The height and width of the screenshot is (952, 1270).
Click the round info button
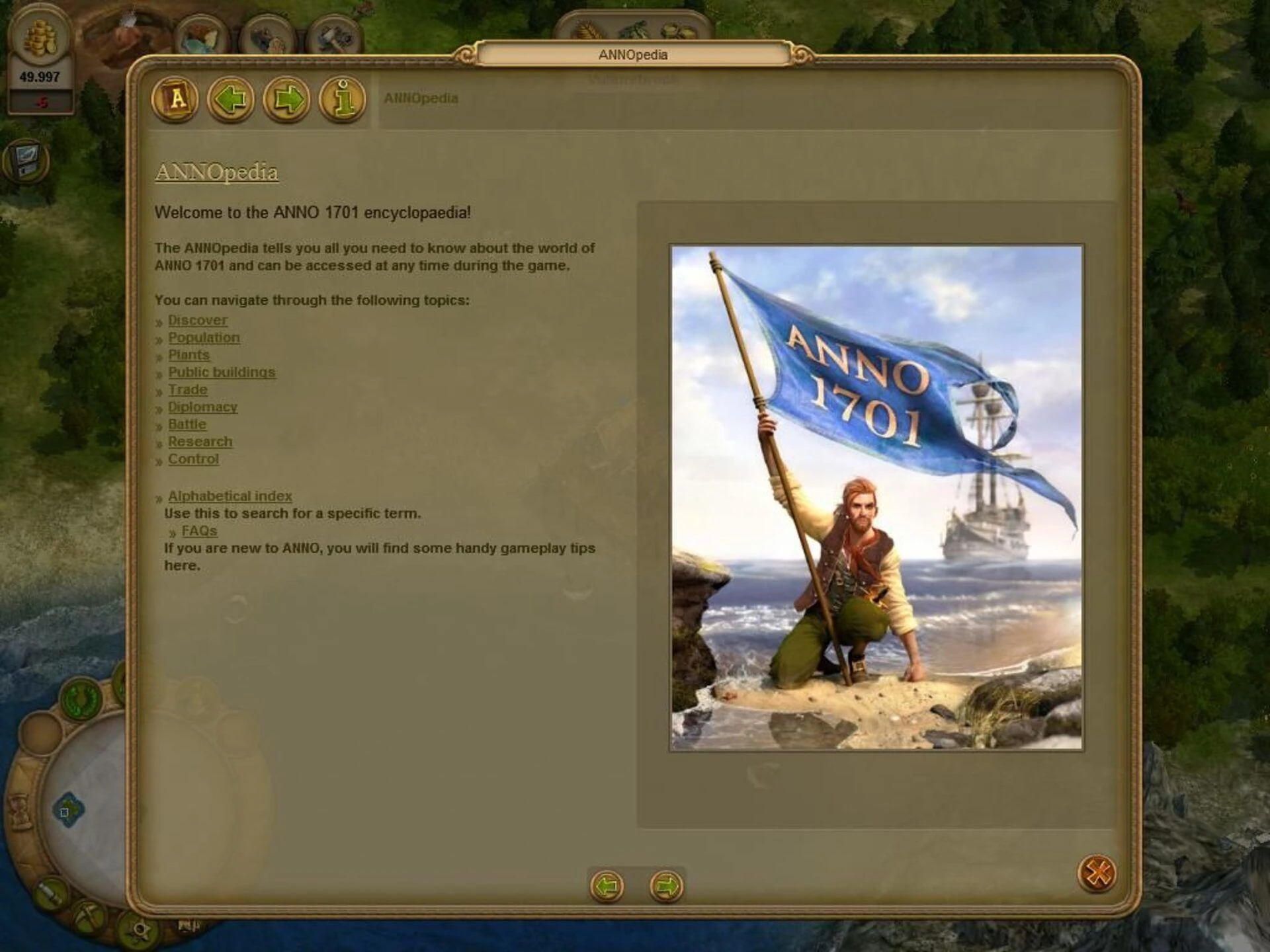point(342,99)
